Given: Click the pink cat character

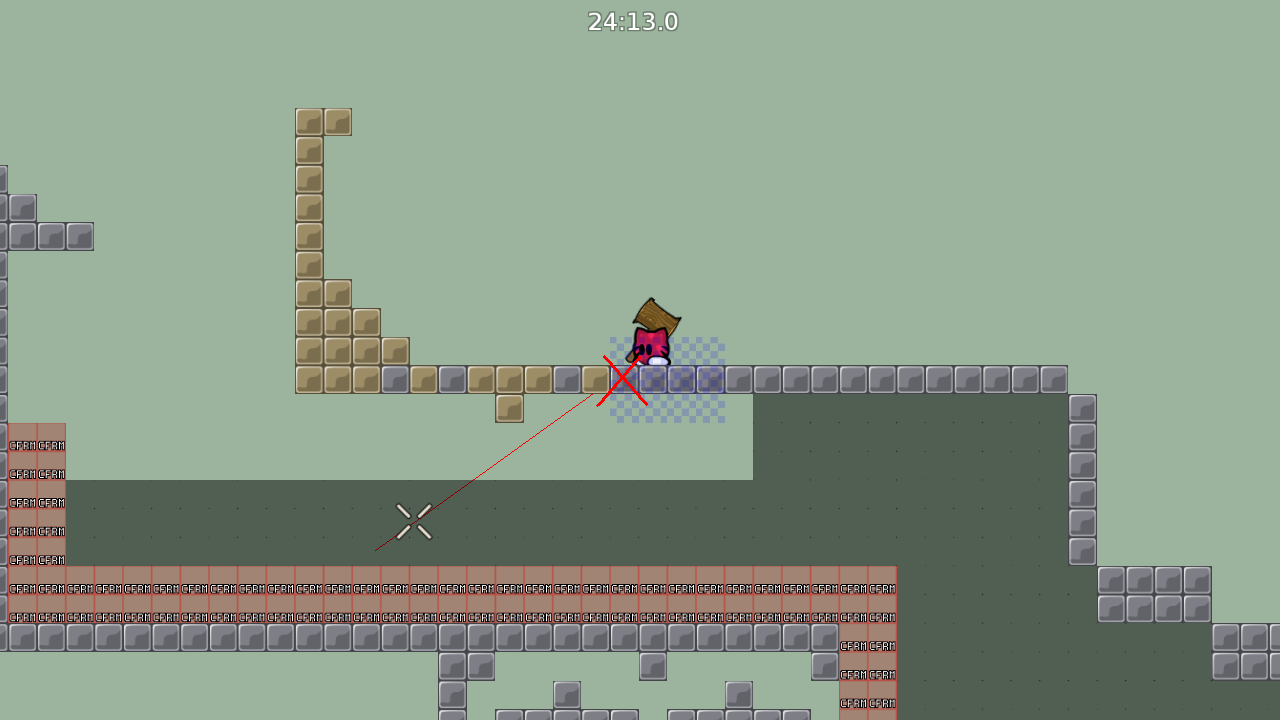Looking at the screenshot, I should tap(652, 345).
